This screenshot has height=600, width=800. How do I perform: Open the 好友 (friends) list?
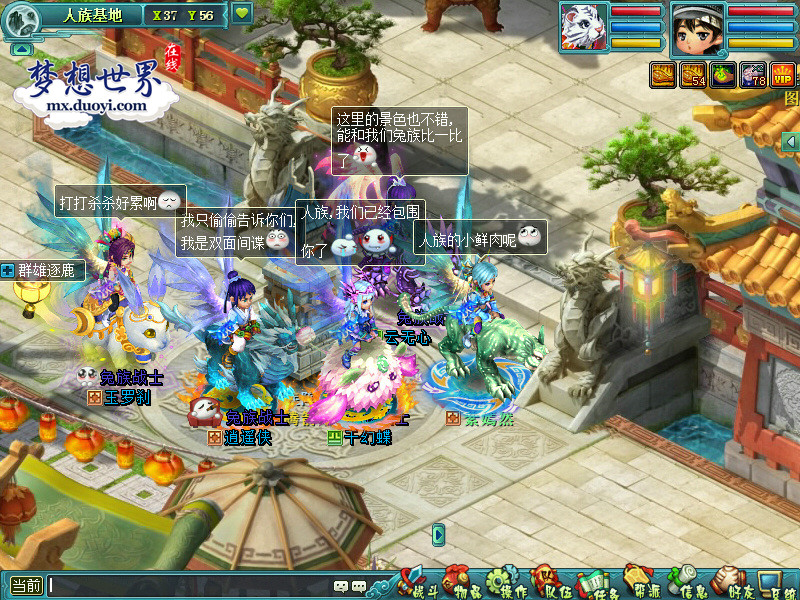[x=730, y=582]
